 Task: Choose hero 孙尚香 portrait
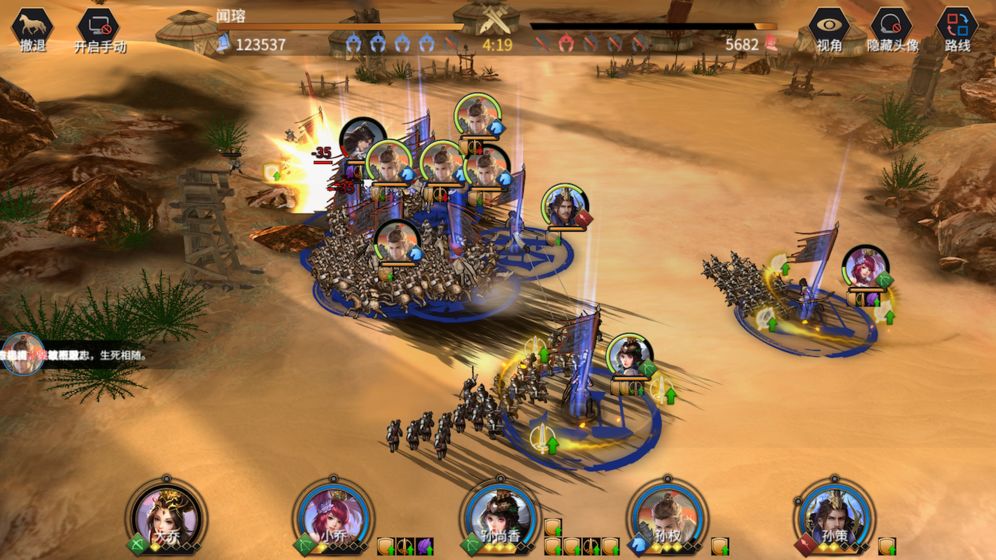501,515
